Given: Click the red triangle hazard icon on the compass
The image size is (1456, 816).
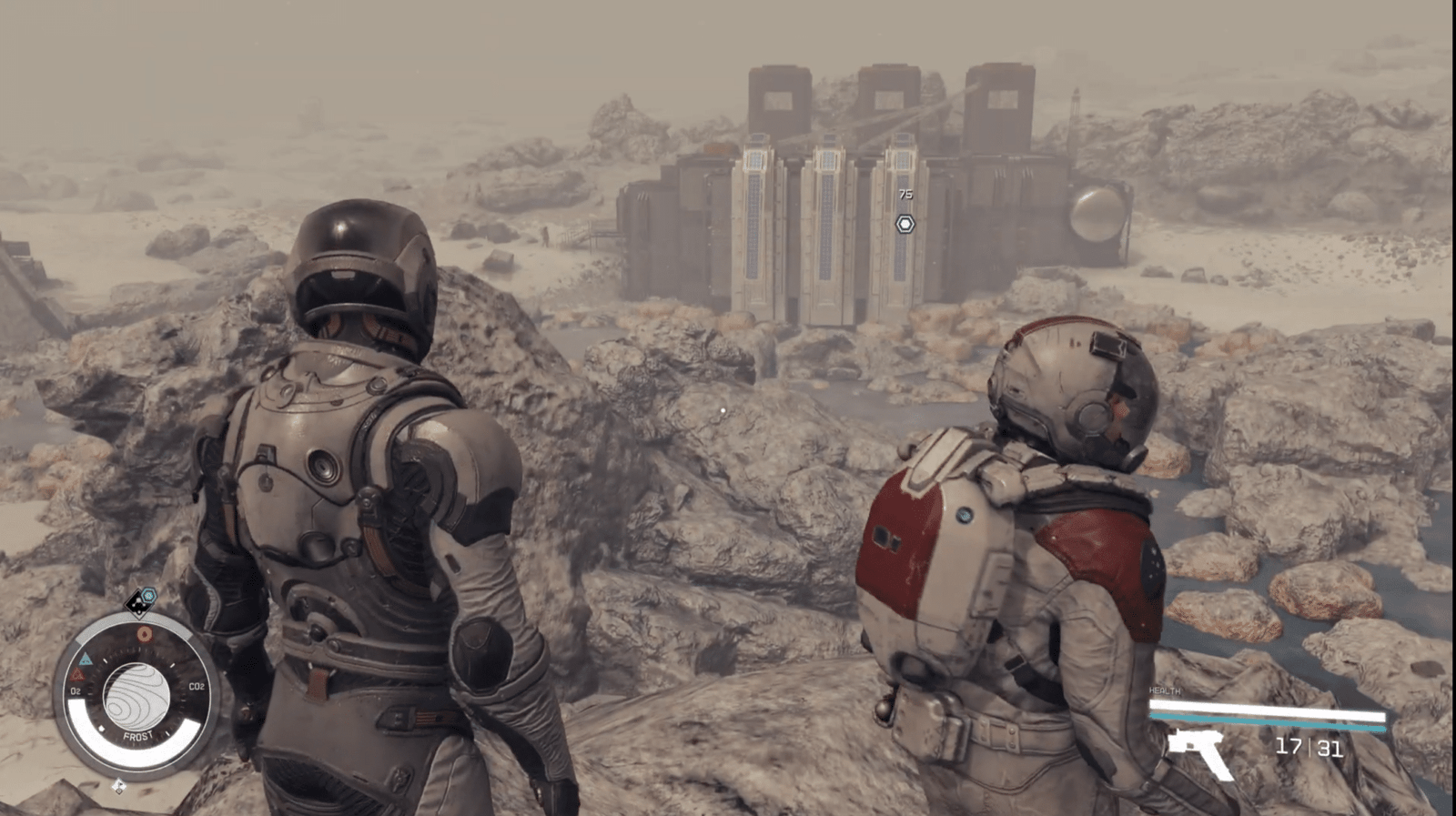Looking at the screenshot, I should (x=79, y=674).
